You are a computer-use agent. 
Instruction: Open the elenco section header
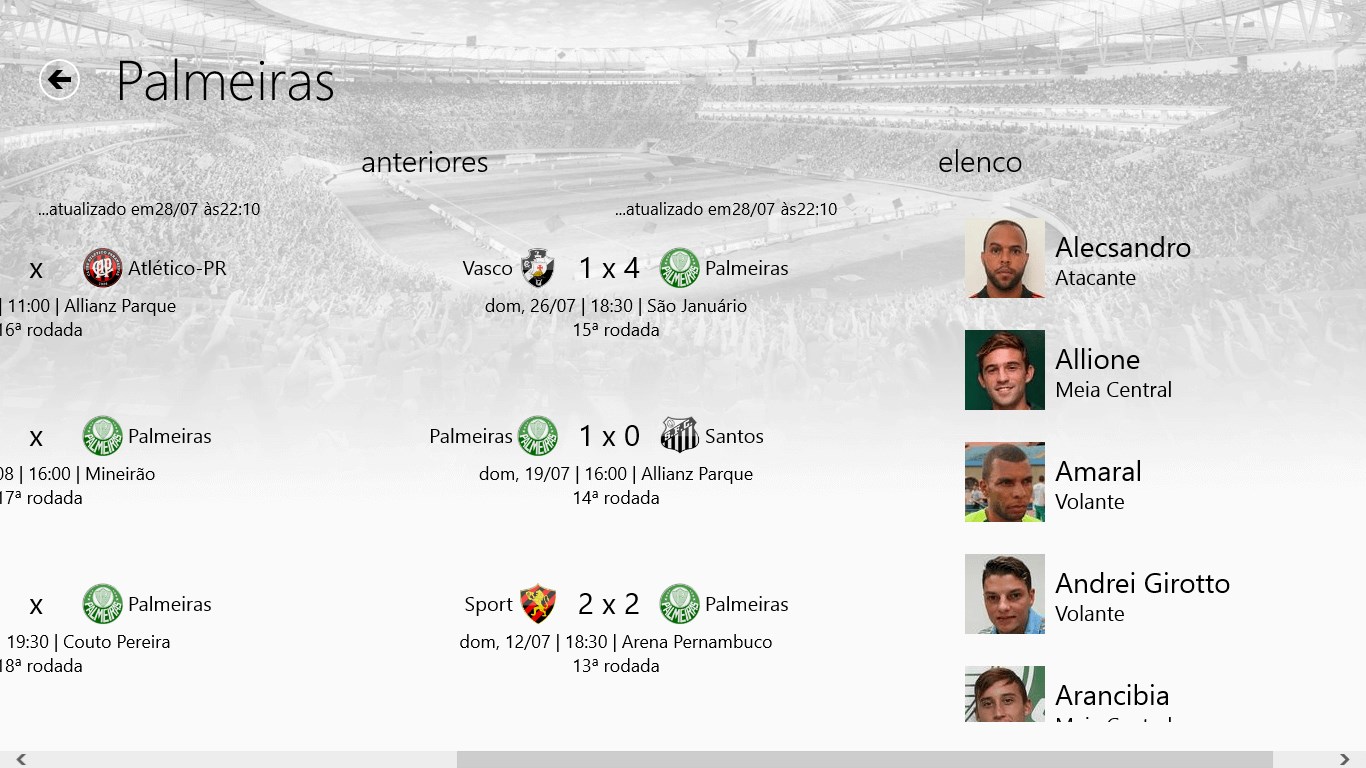[979, 162]
